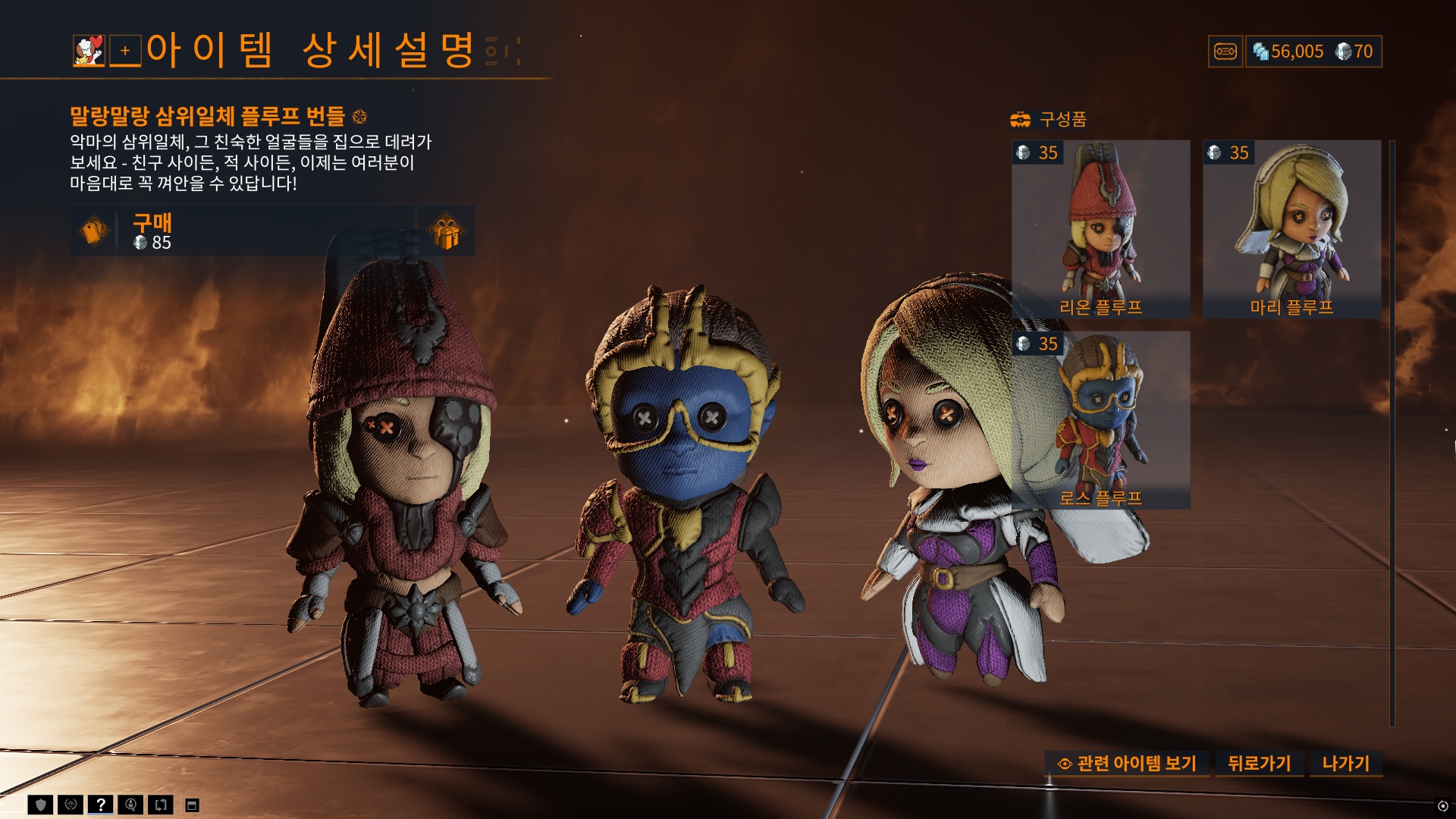Open 관련 아이템 보기 (view related items)

(x=1128, y=764)
